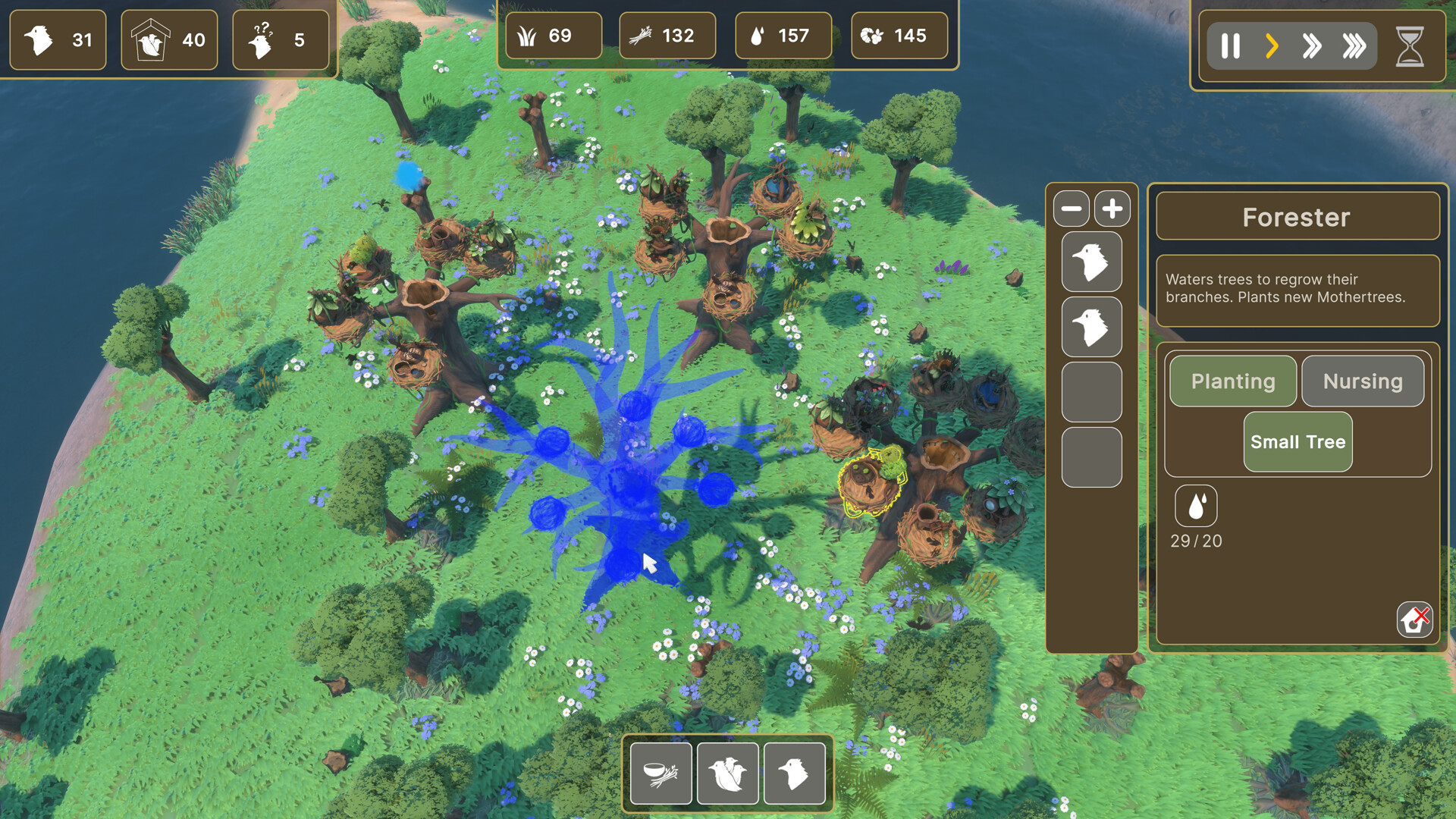Open the hourglass time icon
Viewport: 1456px width, 819px height.
pos(1407,45)
